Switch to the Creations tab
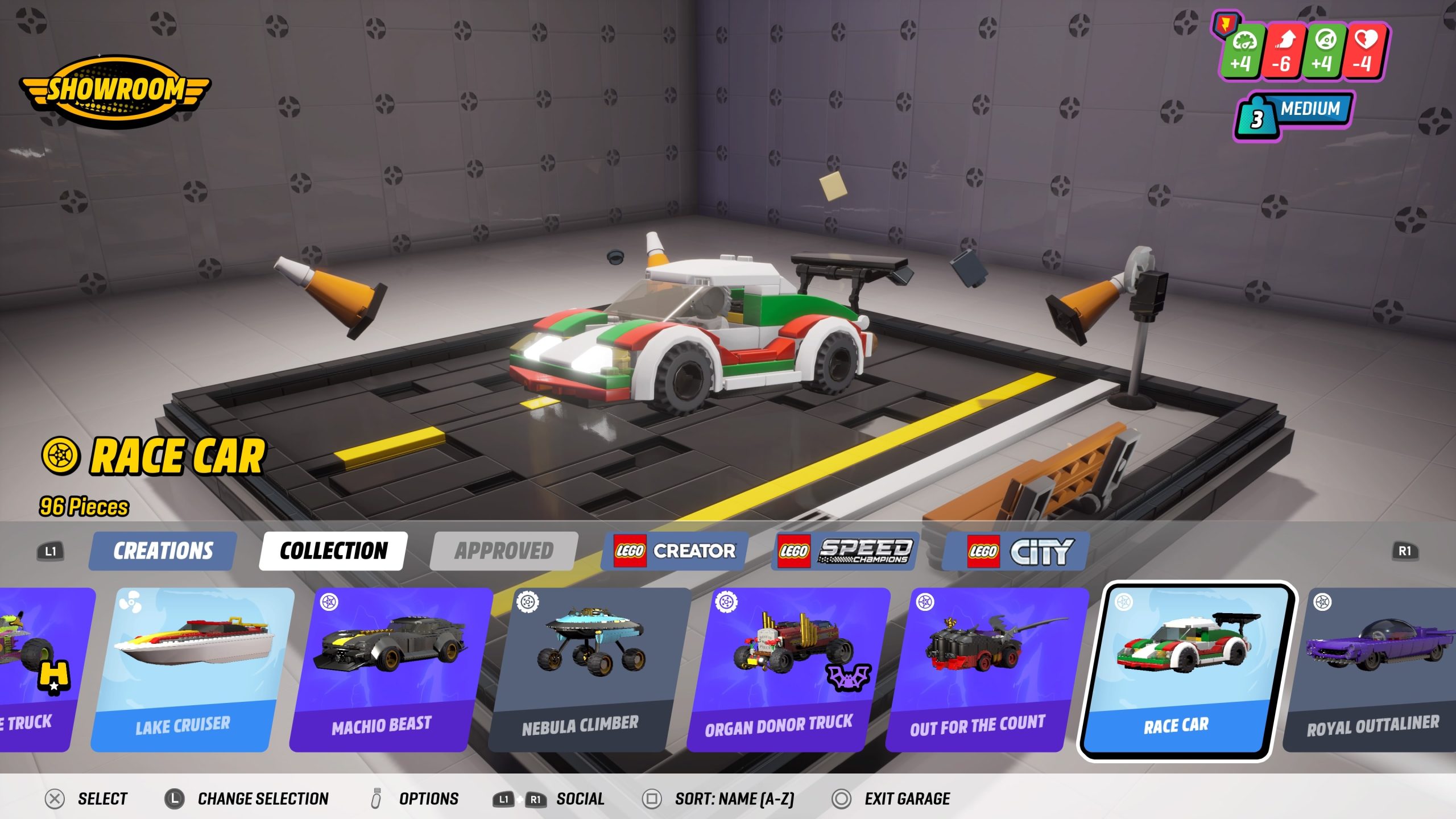1456x819 pixels. [x=162, y=551]
